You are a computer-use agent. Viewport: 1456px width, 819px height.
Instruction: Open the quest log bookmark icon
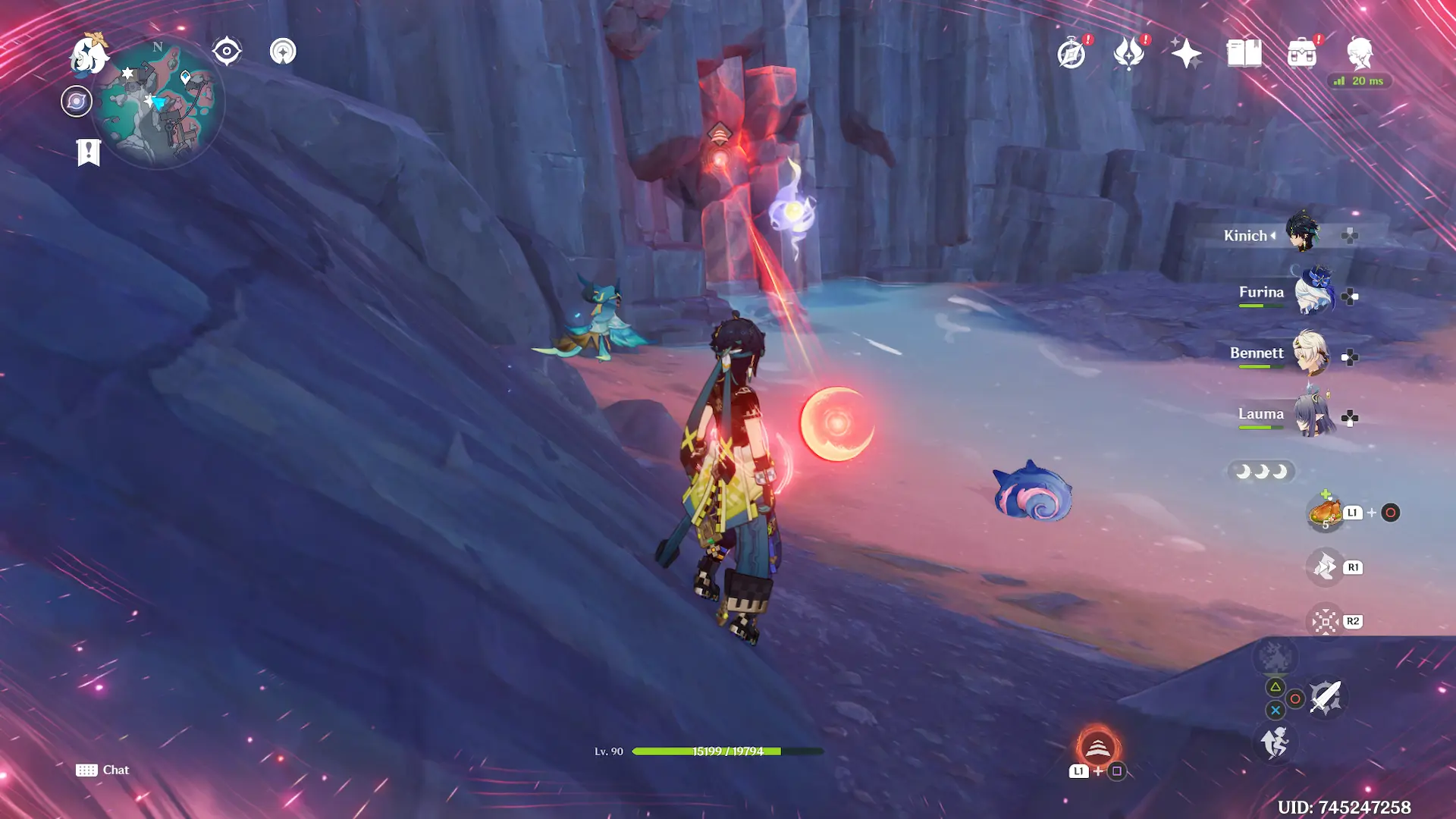[x=89, y=152]
